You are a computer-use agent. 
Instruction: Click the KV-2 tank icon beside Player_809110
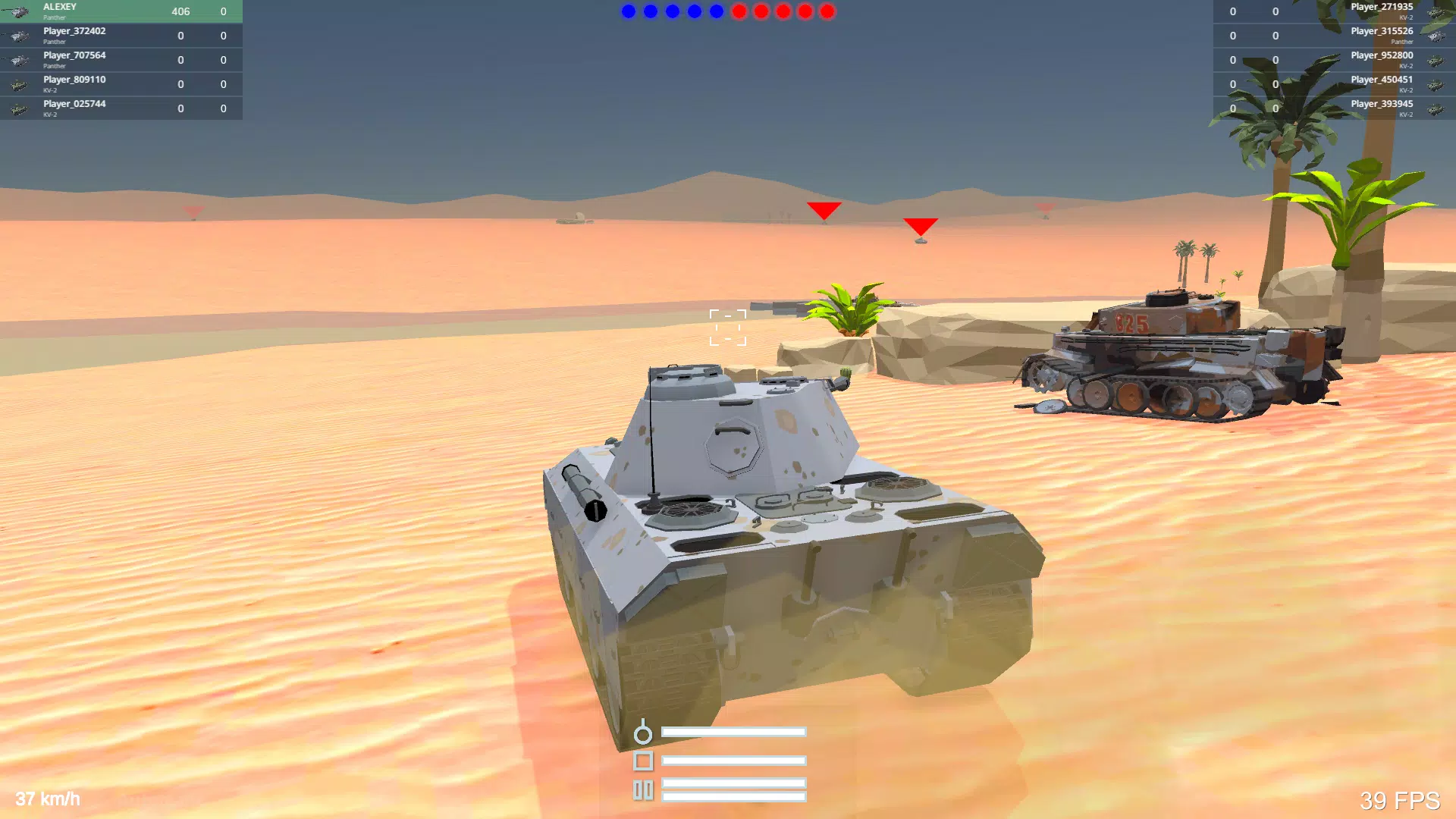[x=19, y=84]
